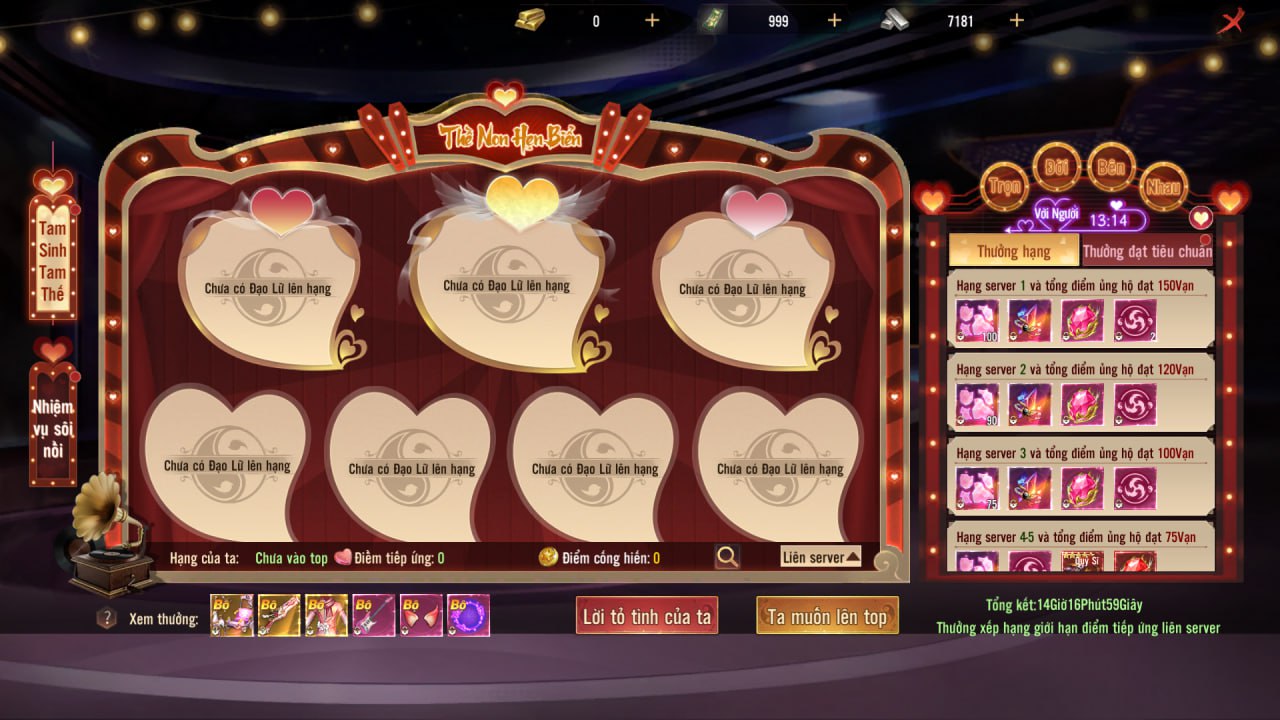Image resolution: width=1280 pixels, height=720 pixels.
Task: View the purple orb reward in Xem thưởng
Action: point(468,616)
